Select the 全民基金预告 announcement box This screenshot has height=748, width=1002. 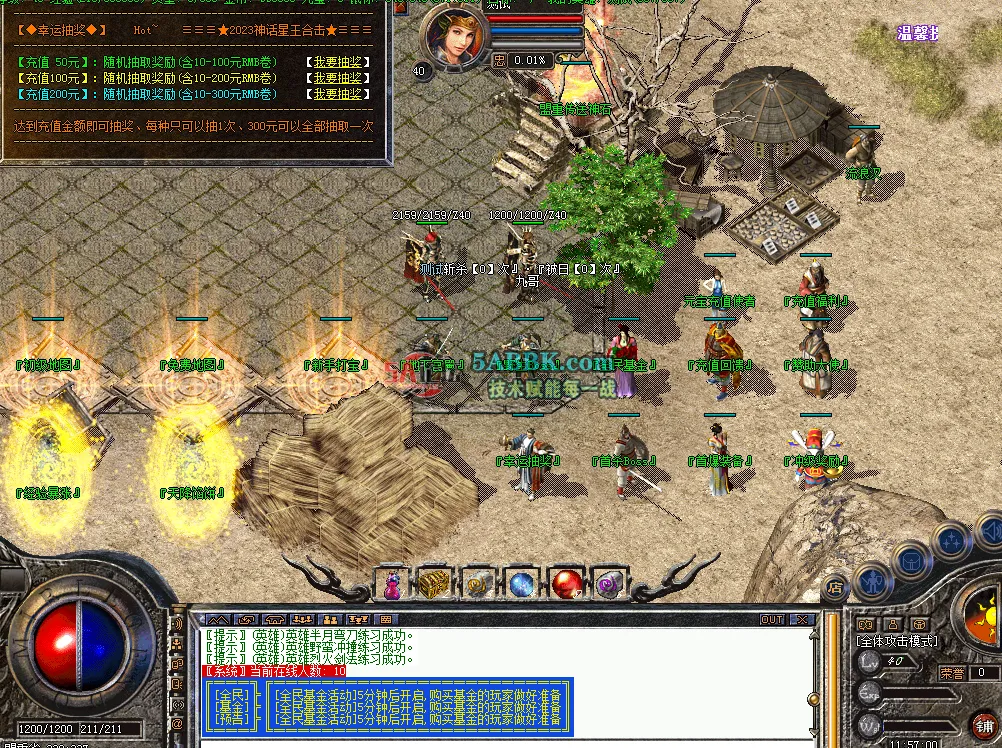click(x=232, y=705)
